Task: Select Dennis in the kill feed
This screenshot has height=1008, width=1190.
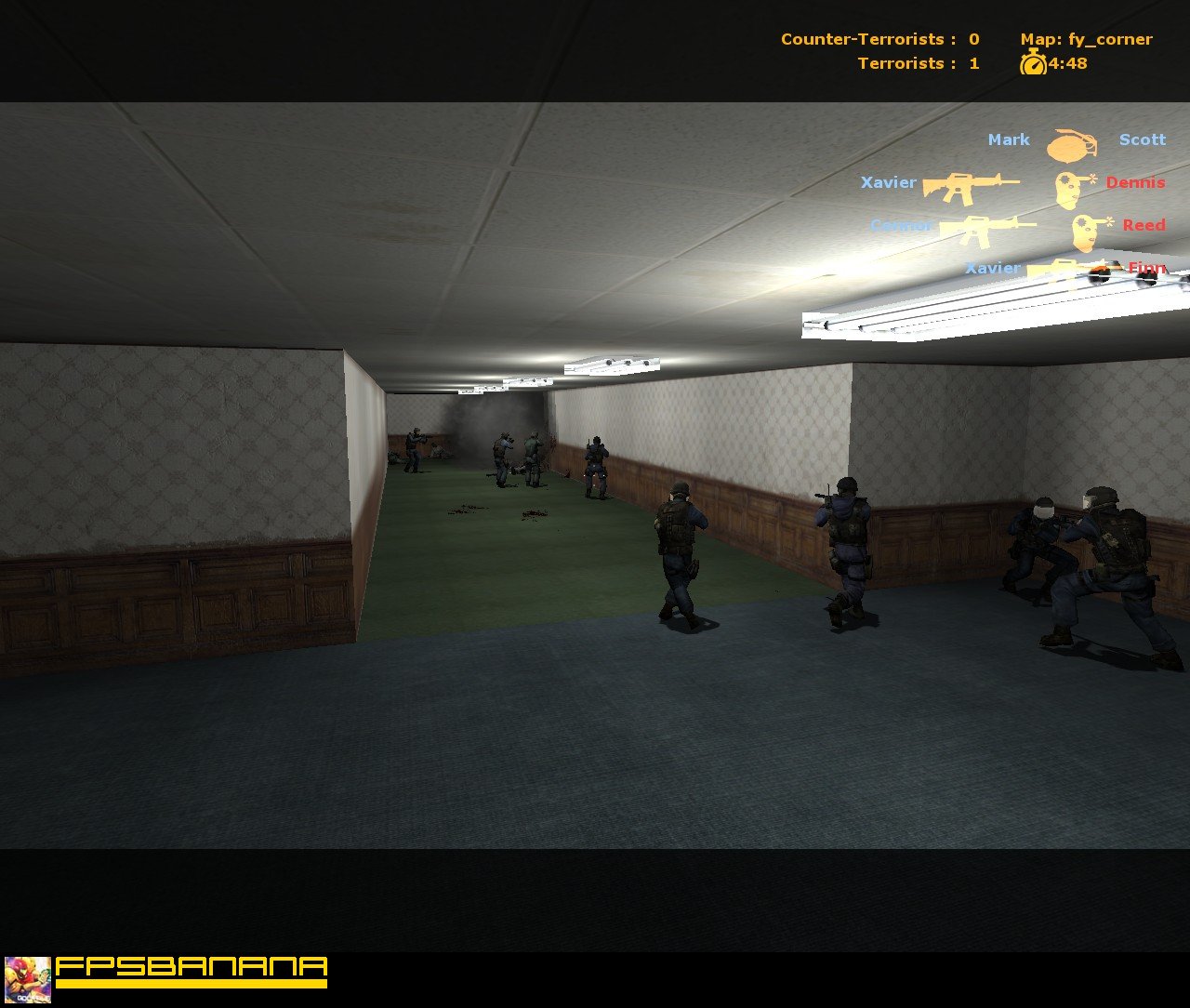Action: point(1135,183)
